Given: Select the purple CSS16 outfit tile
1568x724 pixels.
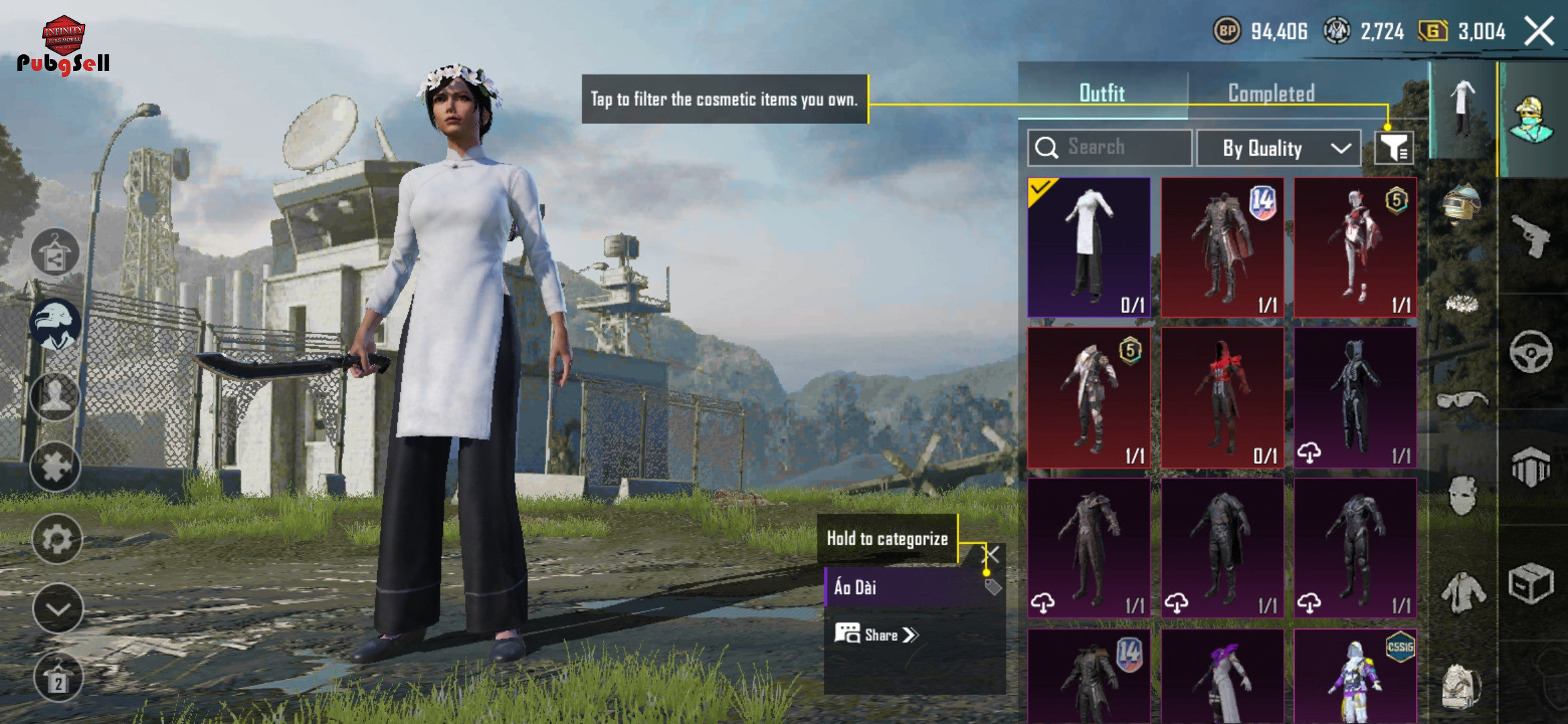Looking at the screenshot, I should pos(1355,677).
